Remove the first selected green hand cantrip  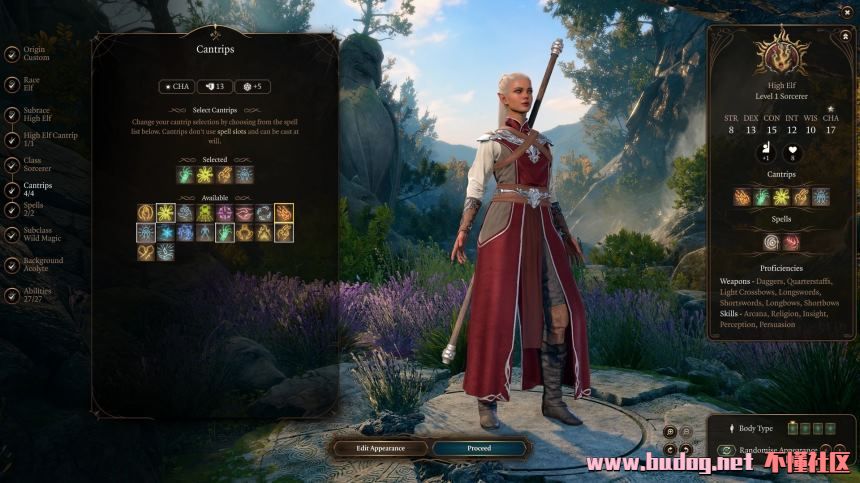pyautogui.click(x=186, y=175)
